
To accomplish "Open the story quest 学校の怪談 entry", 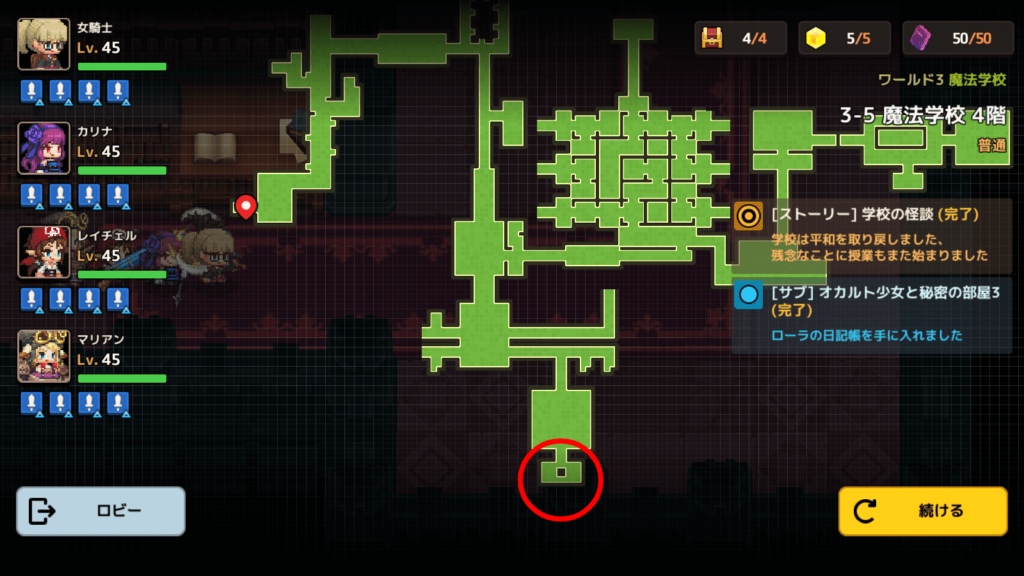I will coord(872,234).
